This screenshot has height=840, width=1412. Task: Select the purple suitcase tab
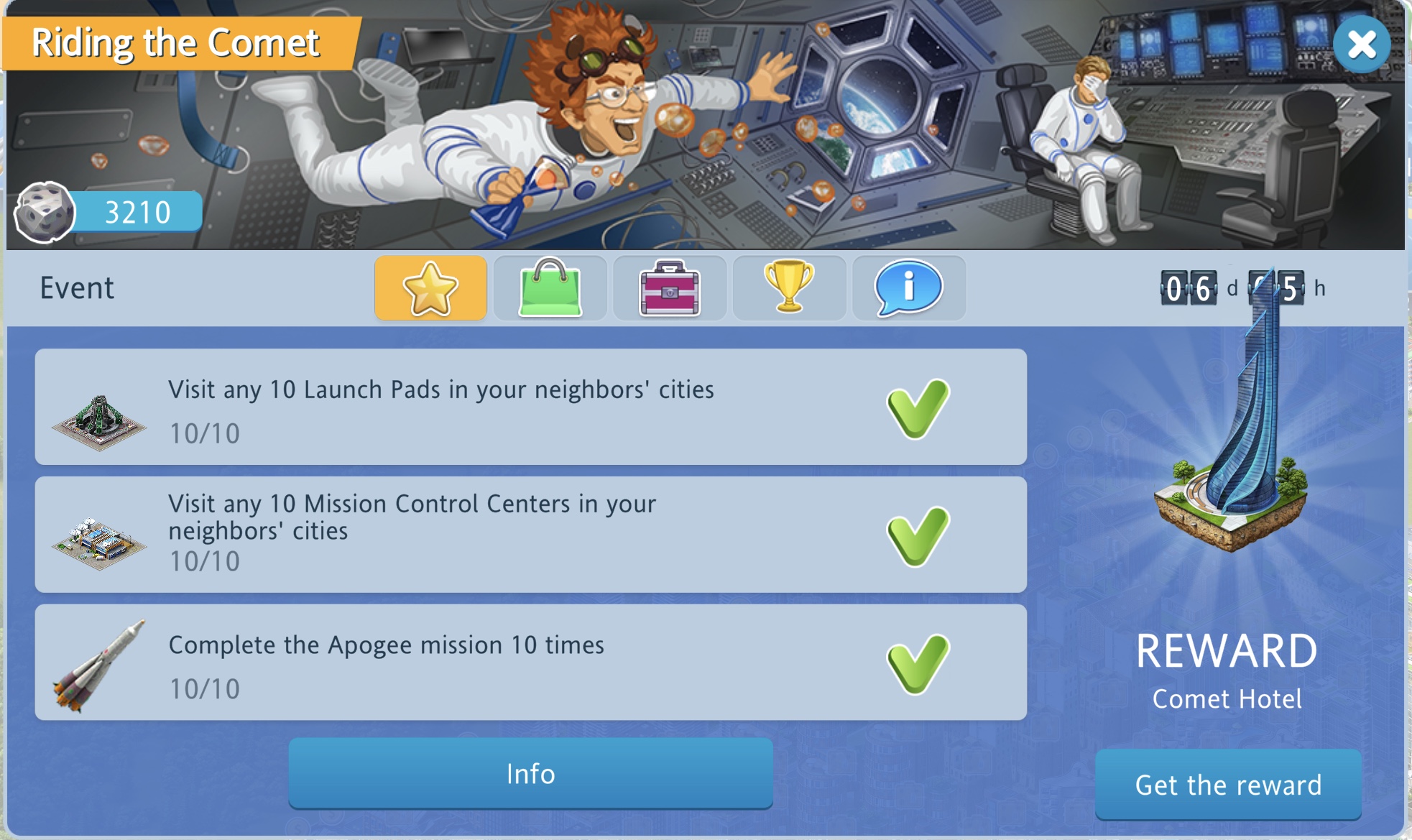coord(669,288)
